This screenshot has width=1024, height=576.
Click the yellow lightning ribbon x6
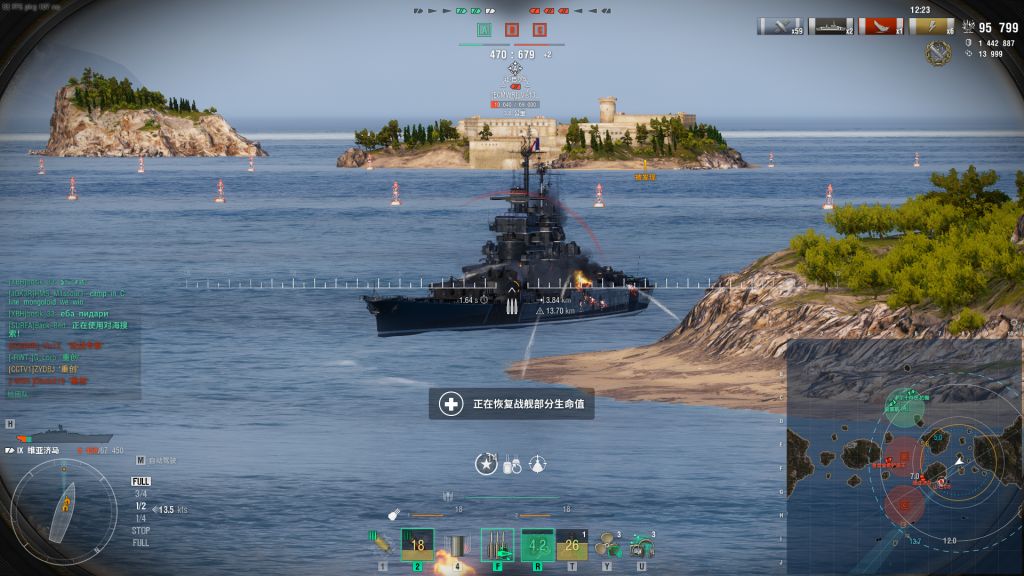930,26
